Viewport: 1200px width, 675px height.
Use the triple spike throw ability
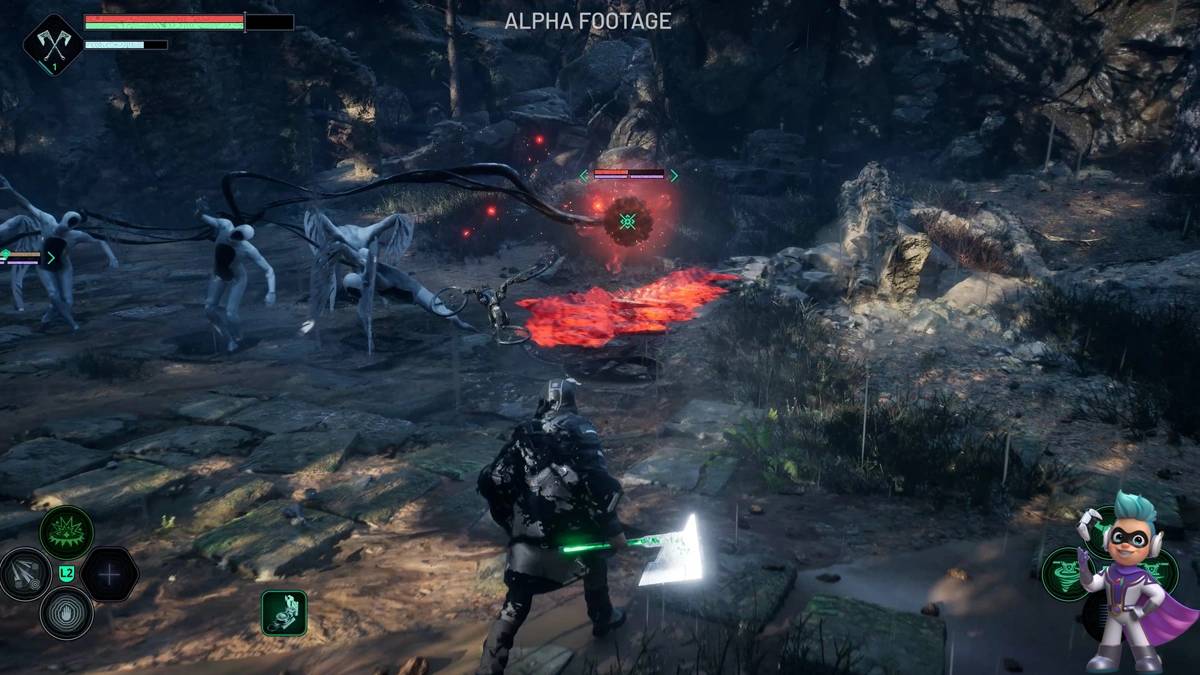tap(25, 574)
